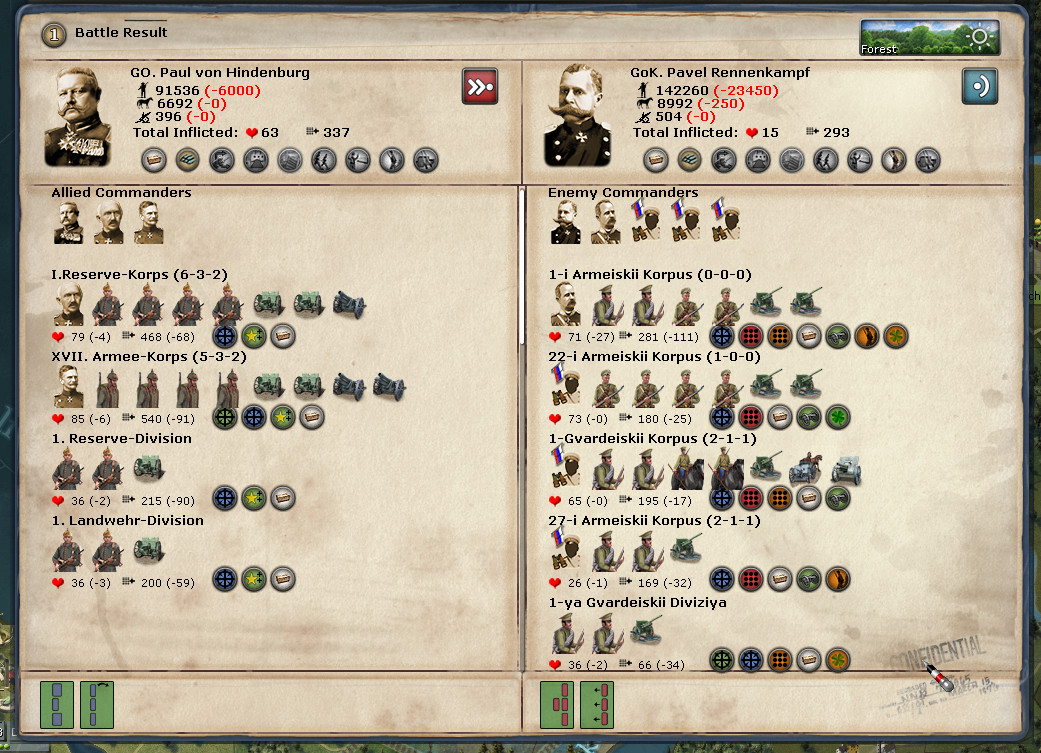Click the green button with stacked blue blocks
1041x753 pixels.
pos(57,704)
